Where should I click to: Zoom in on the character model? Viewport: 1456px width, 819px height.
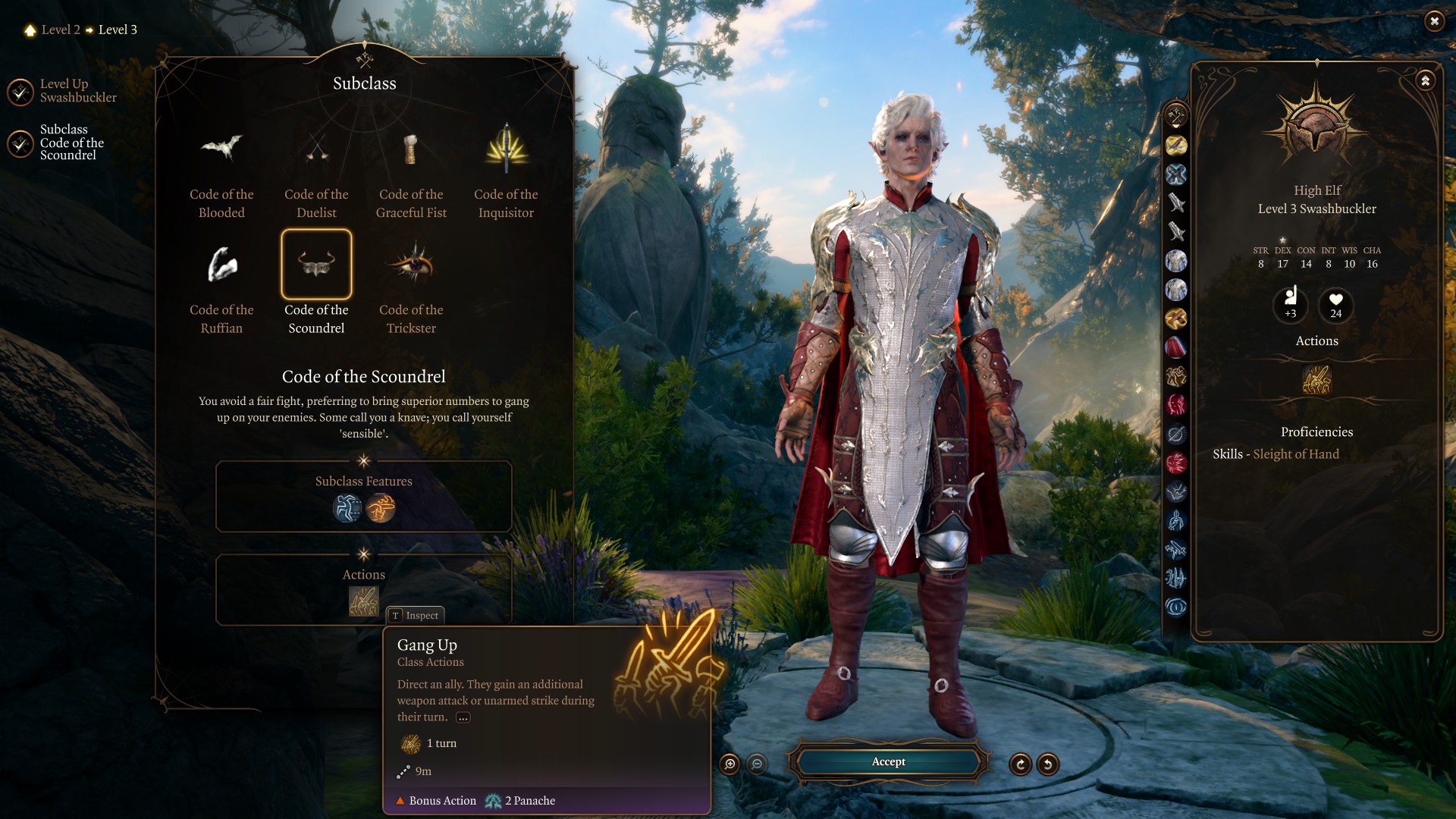[730, 764]
